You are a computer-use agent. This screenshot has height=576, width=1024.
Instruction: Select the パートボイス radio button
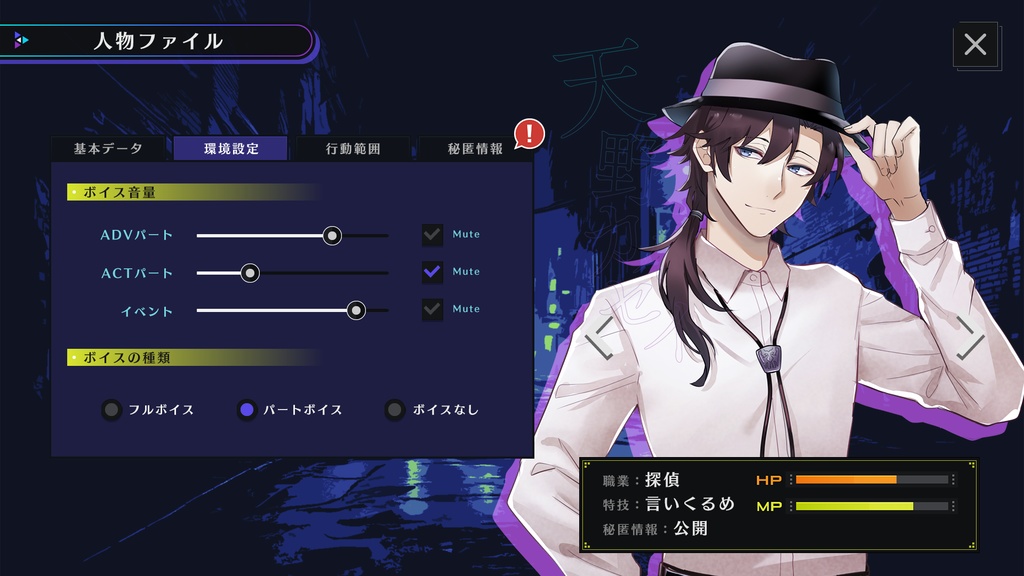pos(247,409)
